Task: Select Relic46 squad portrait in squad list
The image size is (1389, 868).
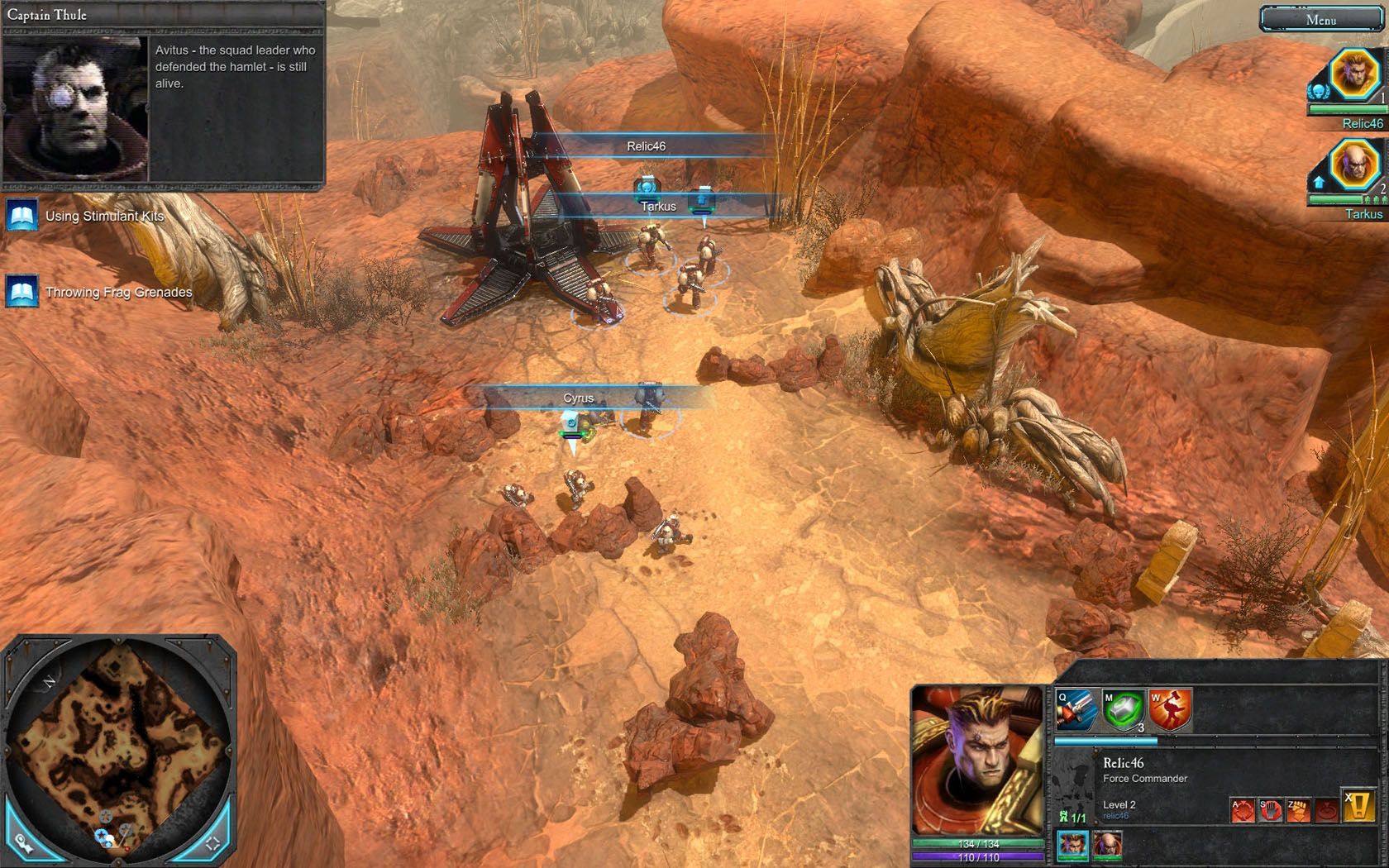Action: [x=1353, y=74]
